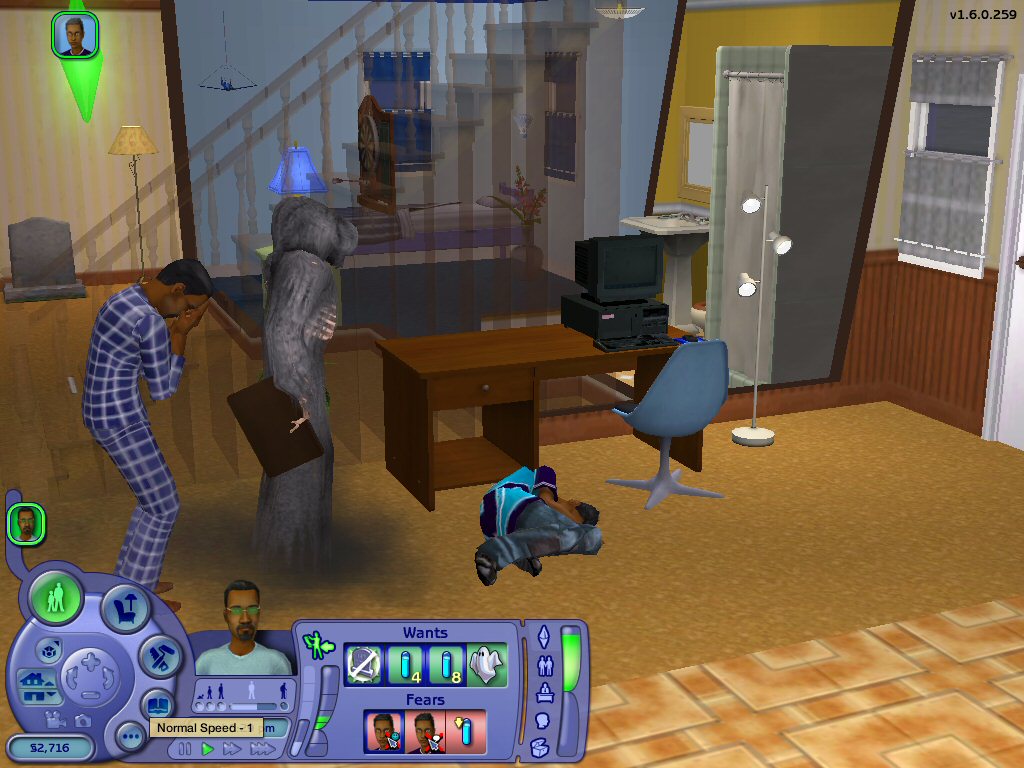
Task: Select the Sim portrait in the side household list
Action: point(25,524)
